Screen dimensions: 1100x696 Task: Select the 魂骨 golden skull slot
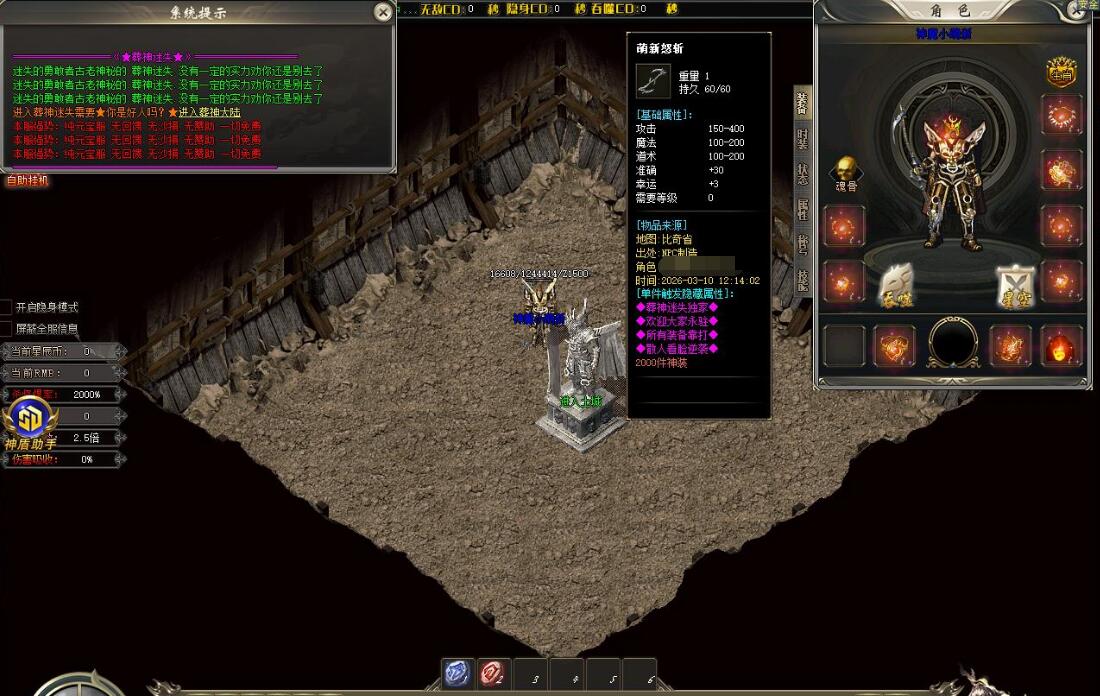click(845, 170)
